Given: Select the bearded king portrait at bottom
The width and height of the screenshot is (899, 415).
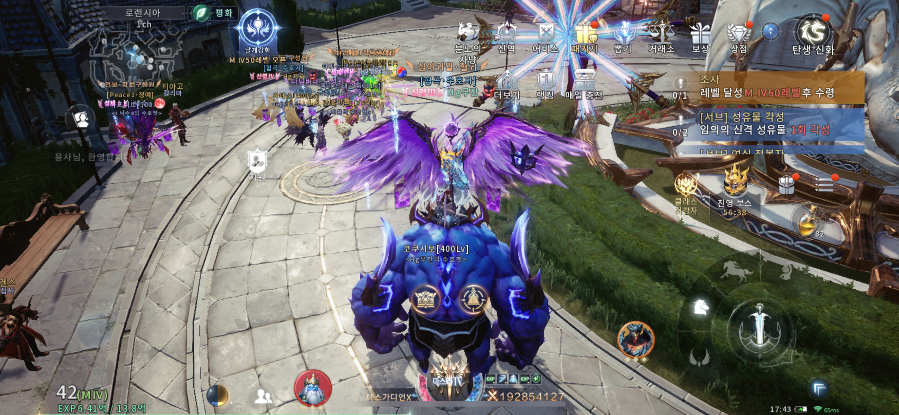Looking at the screenshot, I should coord(313,388).
